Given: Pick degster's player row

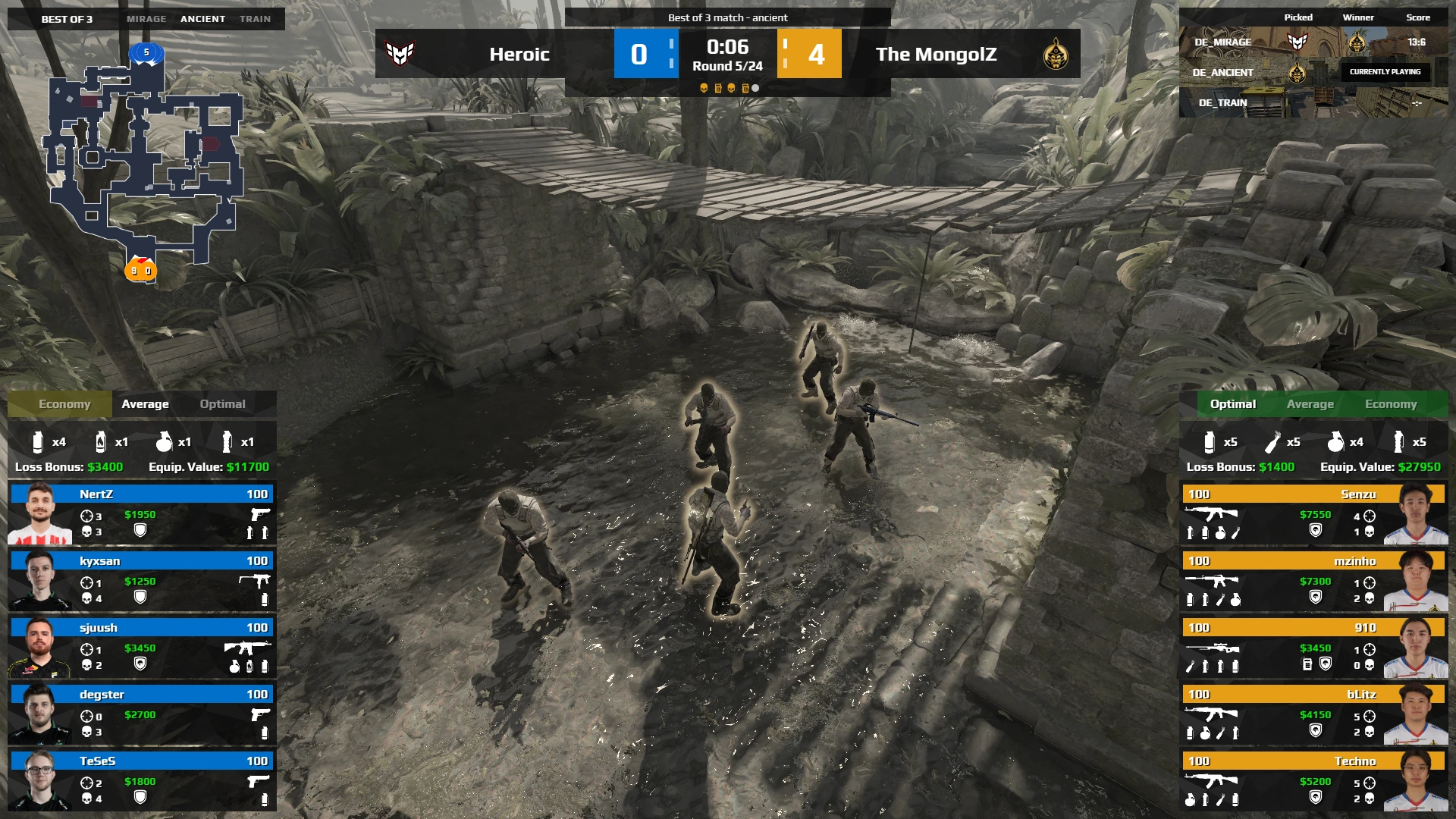Looking at the screenshot, I should coord(142,714).
